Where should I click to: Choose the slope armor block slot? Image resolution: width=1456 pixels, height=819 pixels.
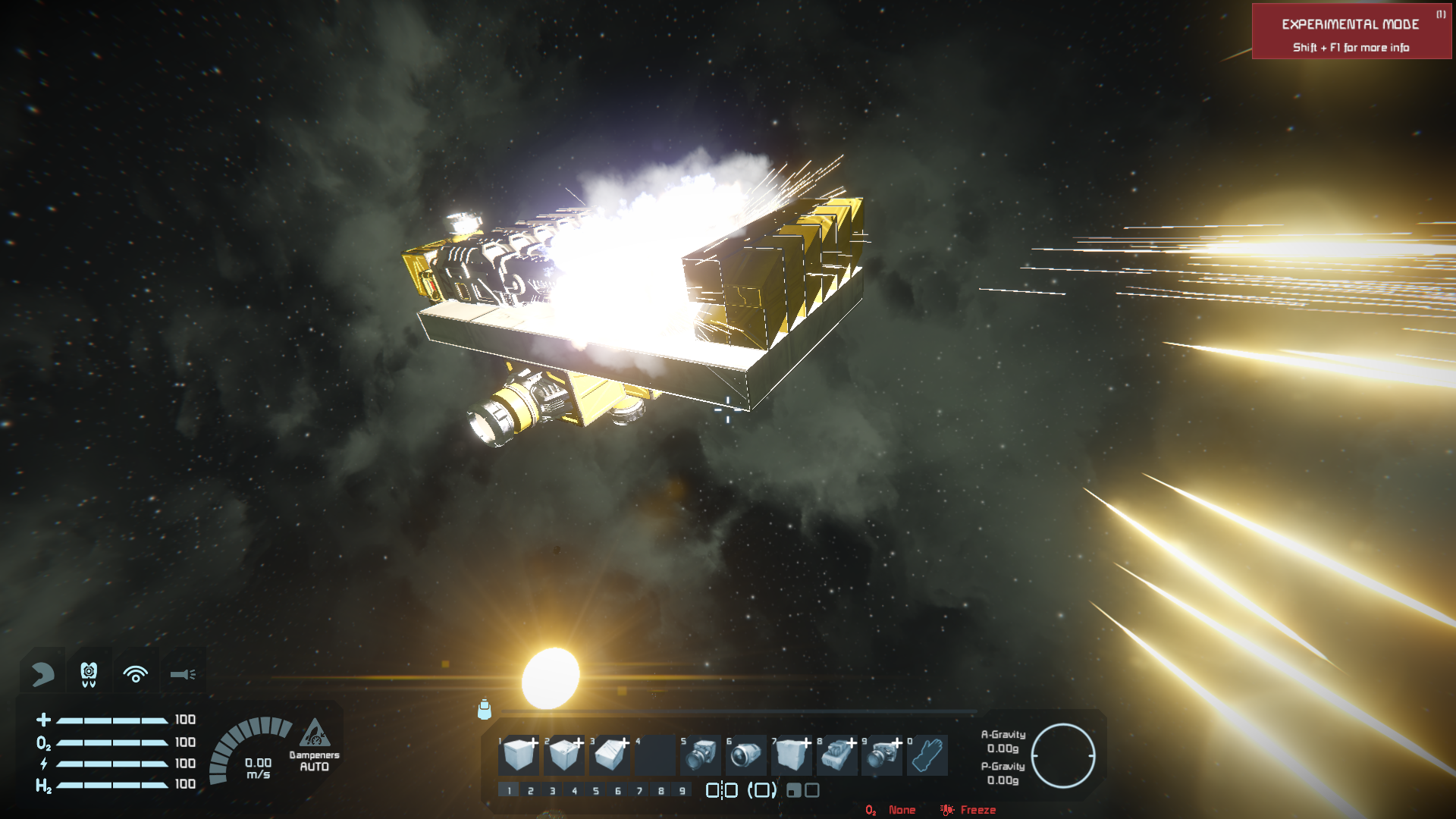tap(610, 755)
